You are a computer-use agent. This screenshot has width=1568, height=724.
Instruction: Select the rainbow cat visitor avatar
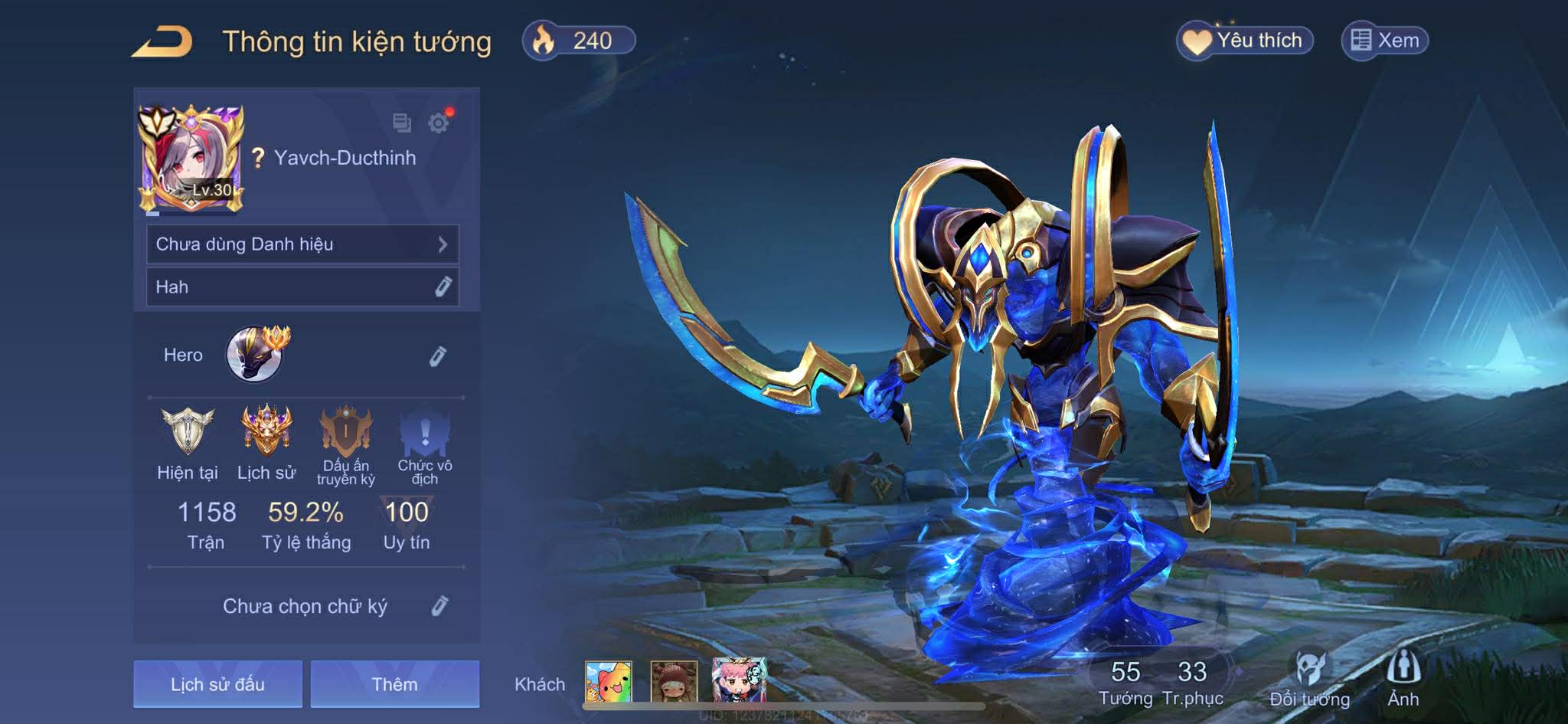click(609, 681)
